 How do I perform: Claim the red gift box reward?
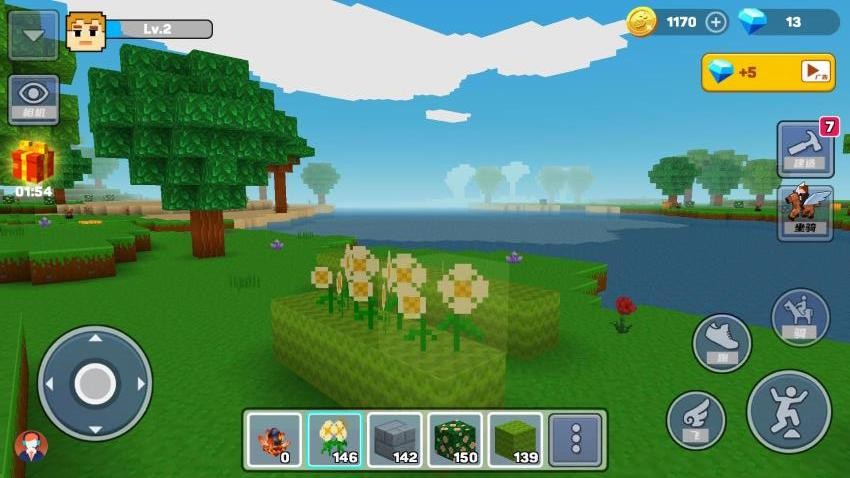(33, 163)
